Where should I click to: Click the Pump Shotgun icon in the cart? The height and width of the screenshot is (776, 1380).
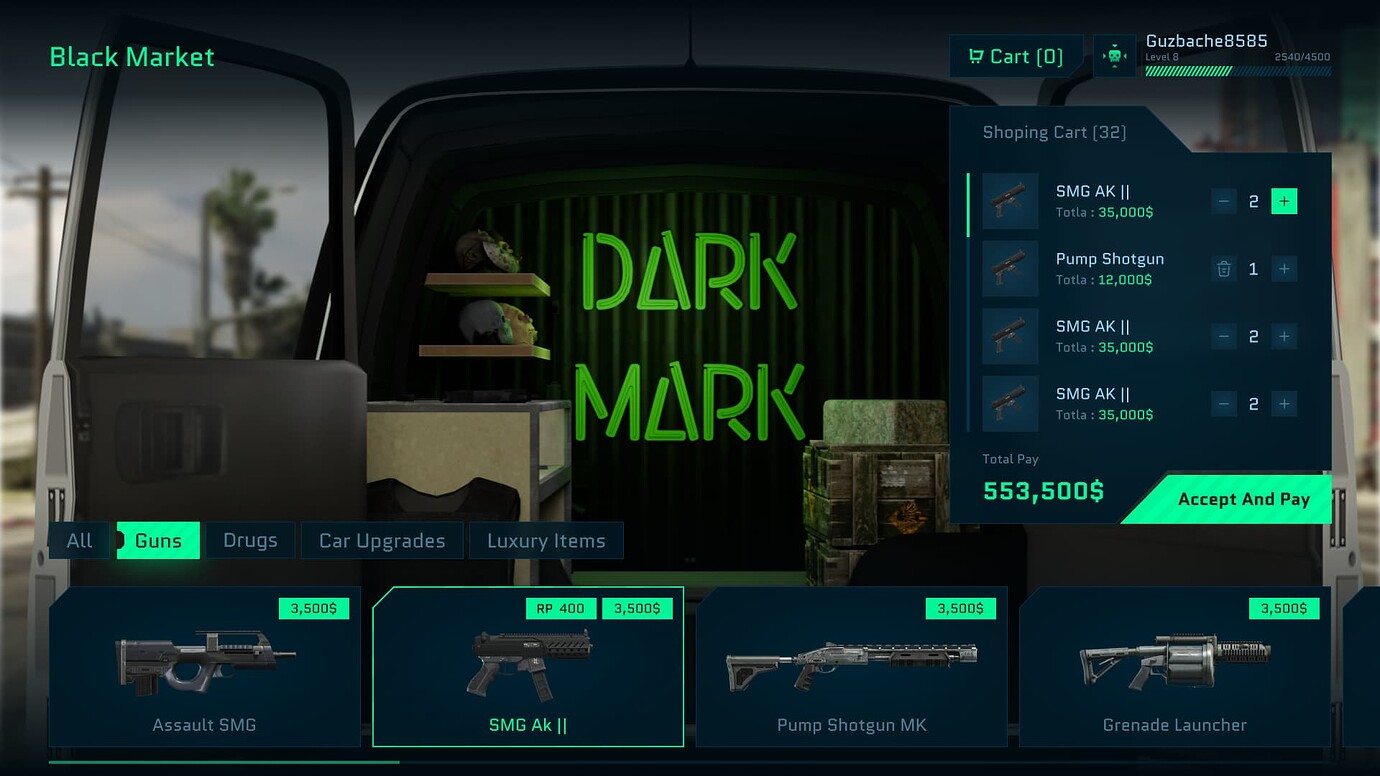click(x=1010, y=269)
